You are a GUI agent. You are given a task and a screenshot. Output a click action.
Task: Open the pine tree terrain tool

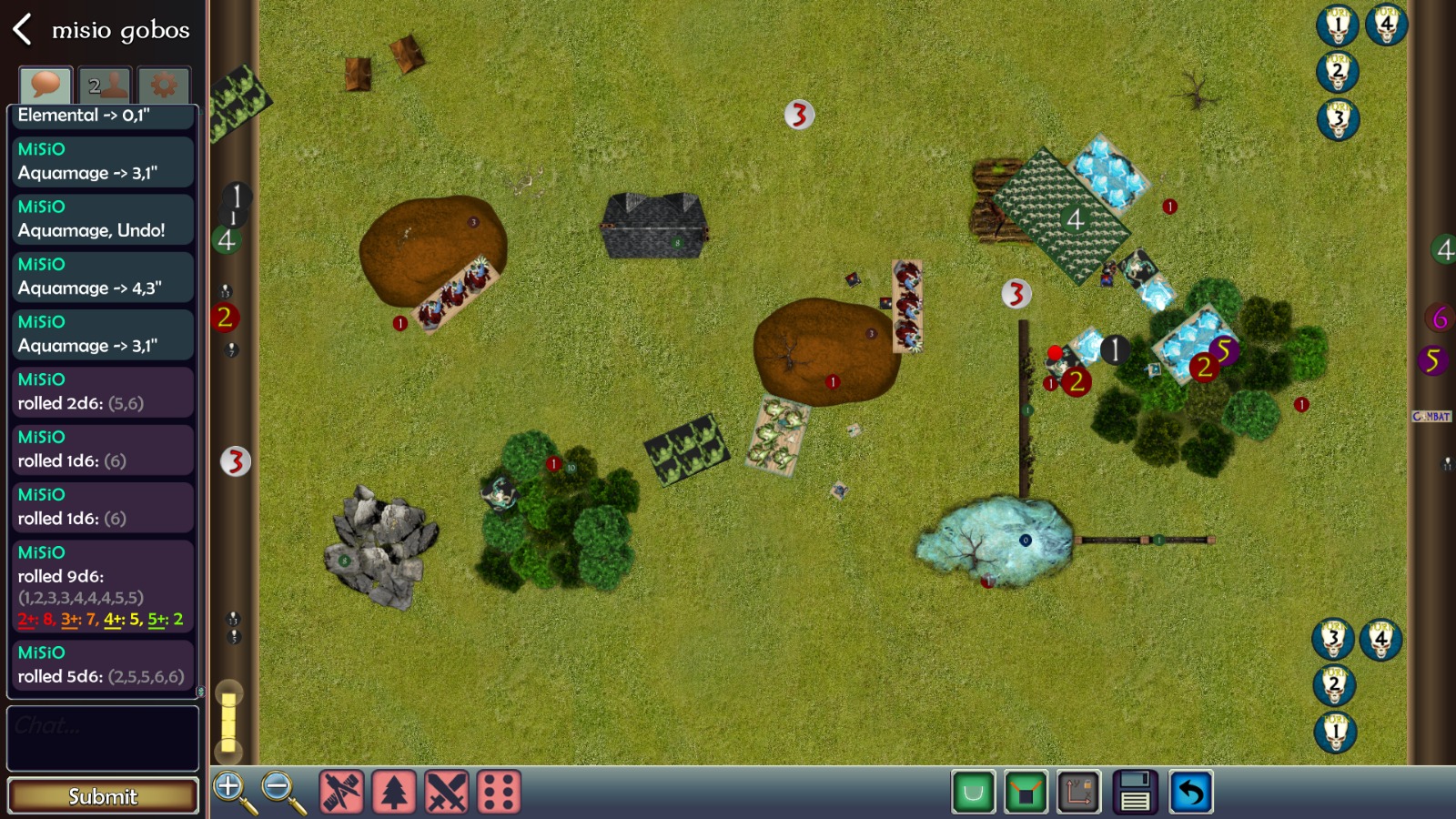pyautogui.click(x=393, y=792)
